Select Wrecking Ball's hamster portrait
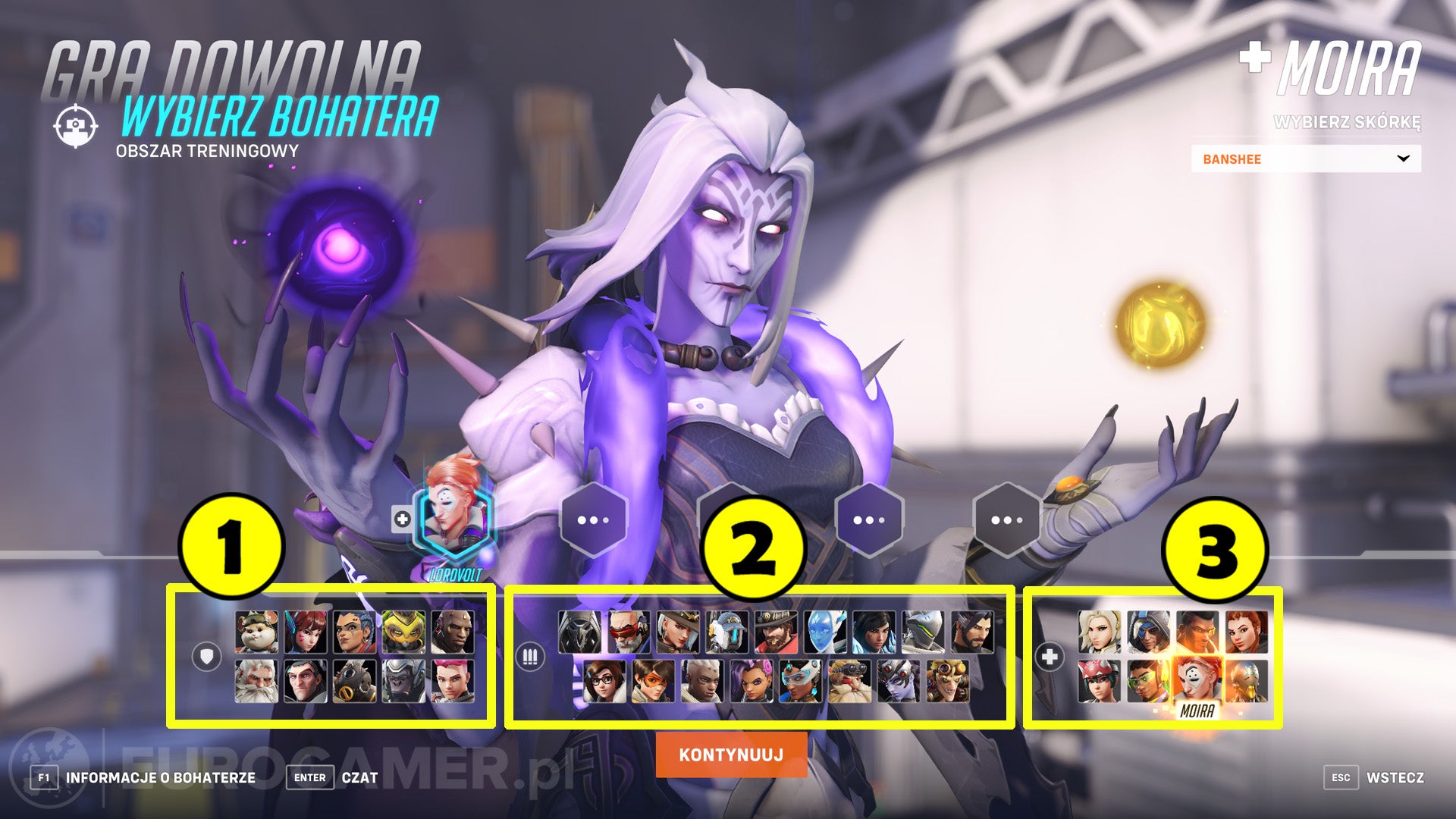1456x819 pixels. (x=256, y=632)
